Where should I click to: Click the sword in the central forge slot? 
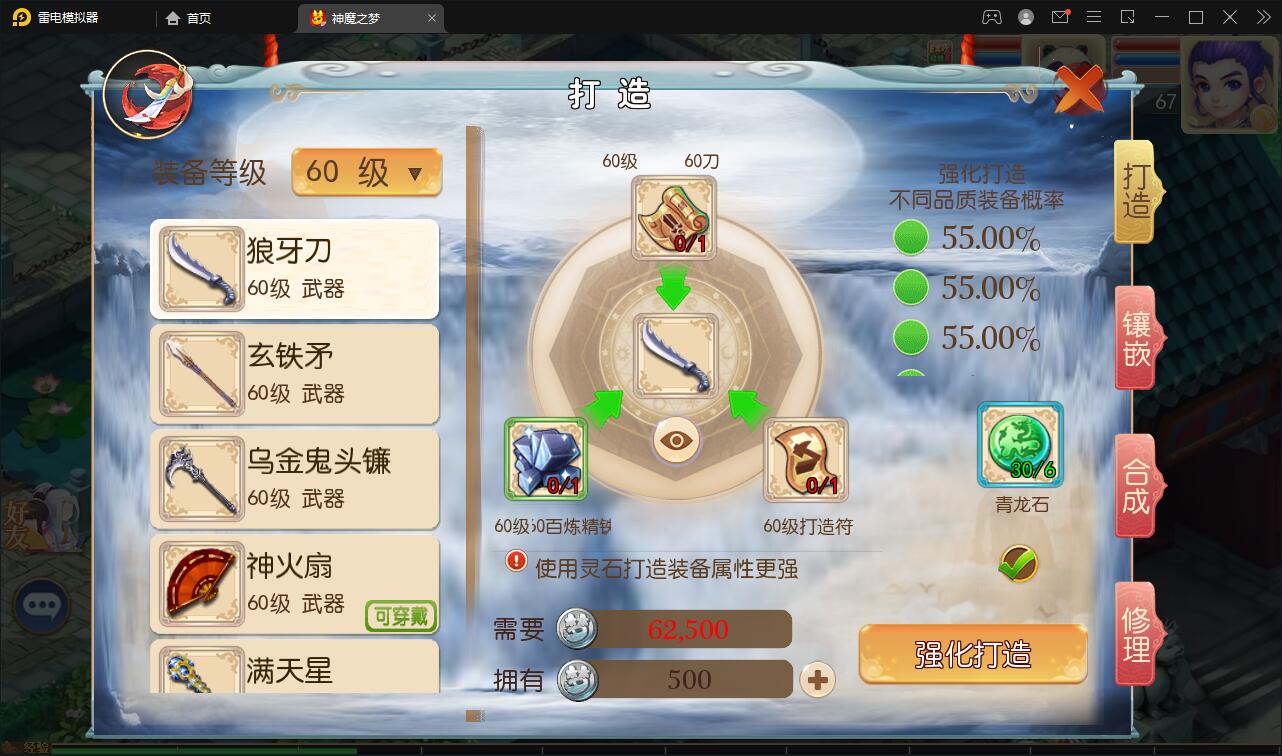675,355
